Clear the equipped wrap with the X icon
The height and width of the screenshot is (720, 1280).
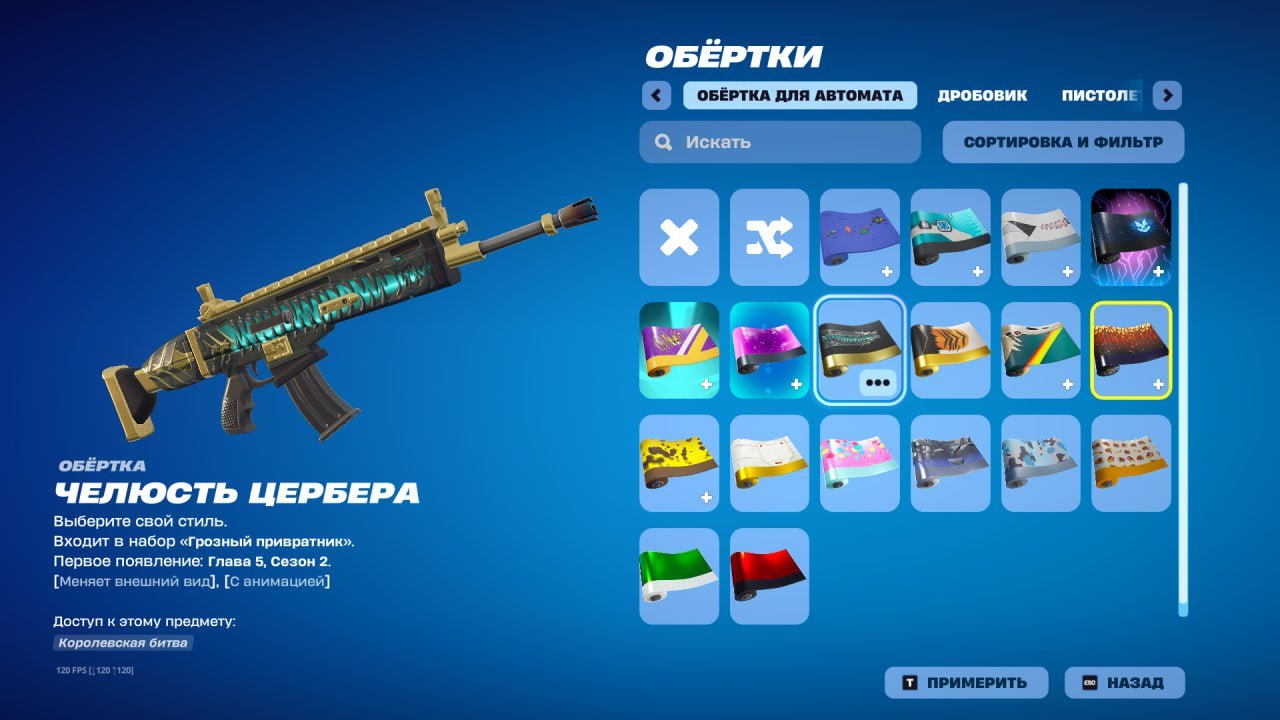(x=679, y=238)
